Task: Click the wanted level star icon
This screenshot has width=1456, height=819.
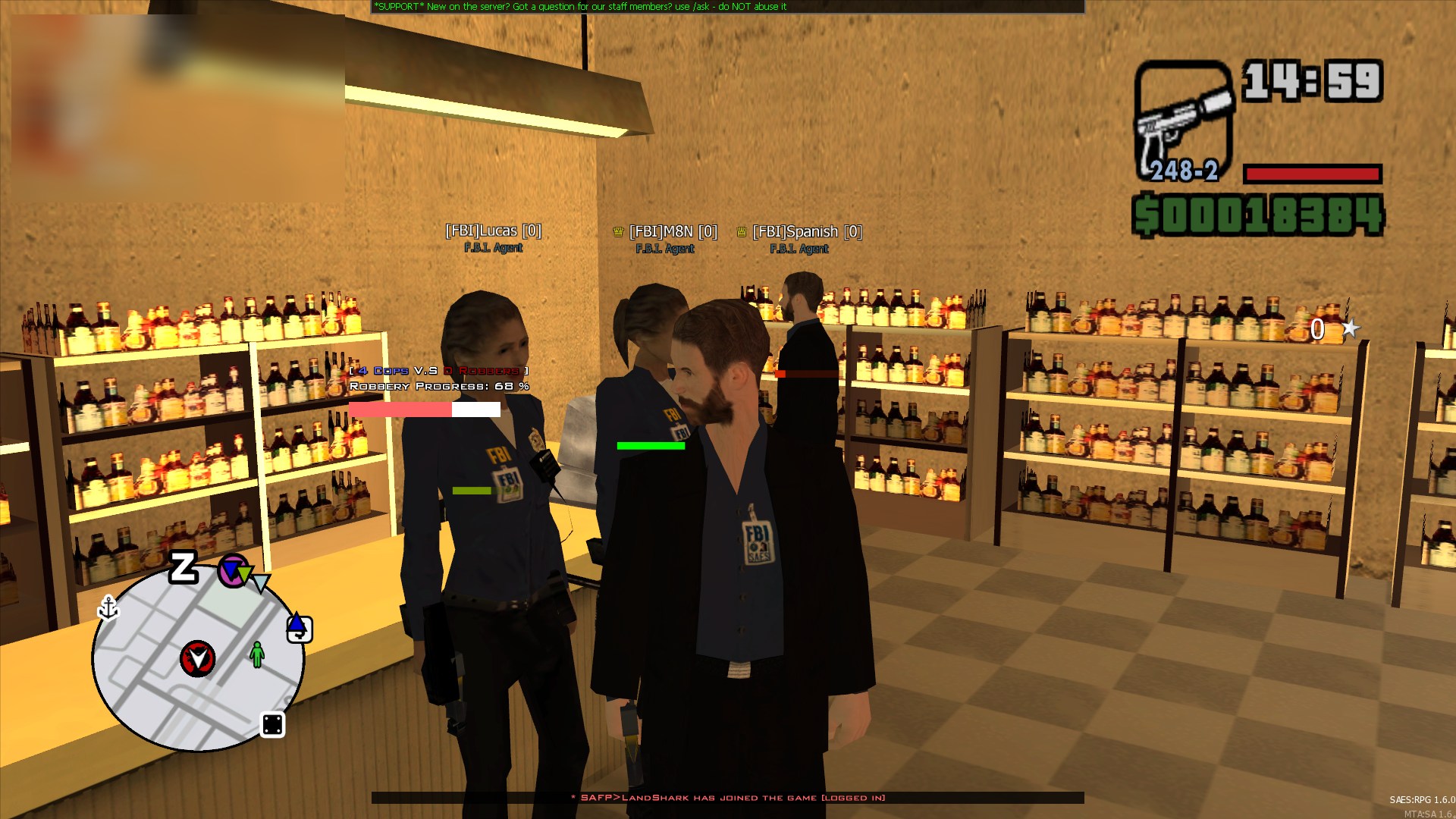Action: (x=1350, y=328)
